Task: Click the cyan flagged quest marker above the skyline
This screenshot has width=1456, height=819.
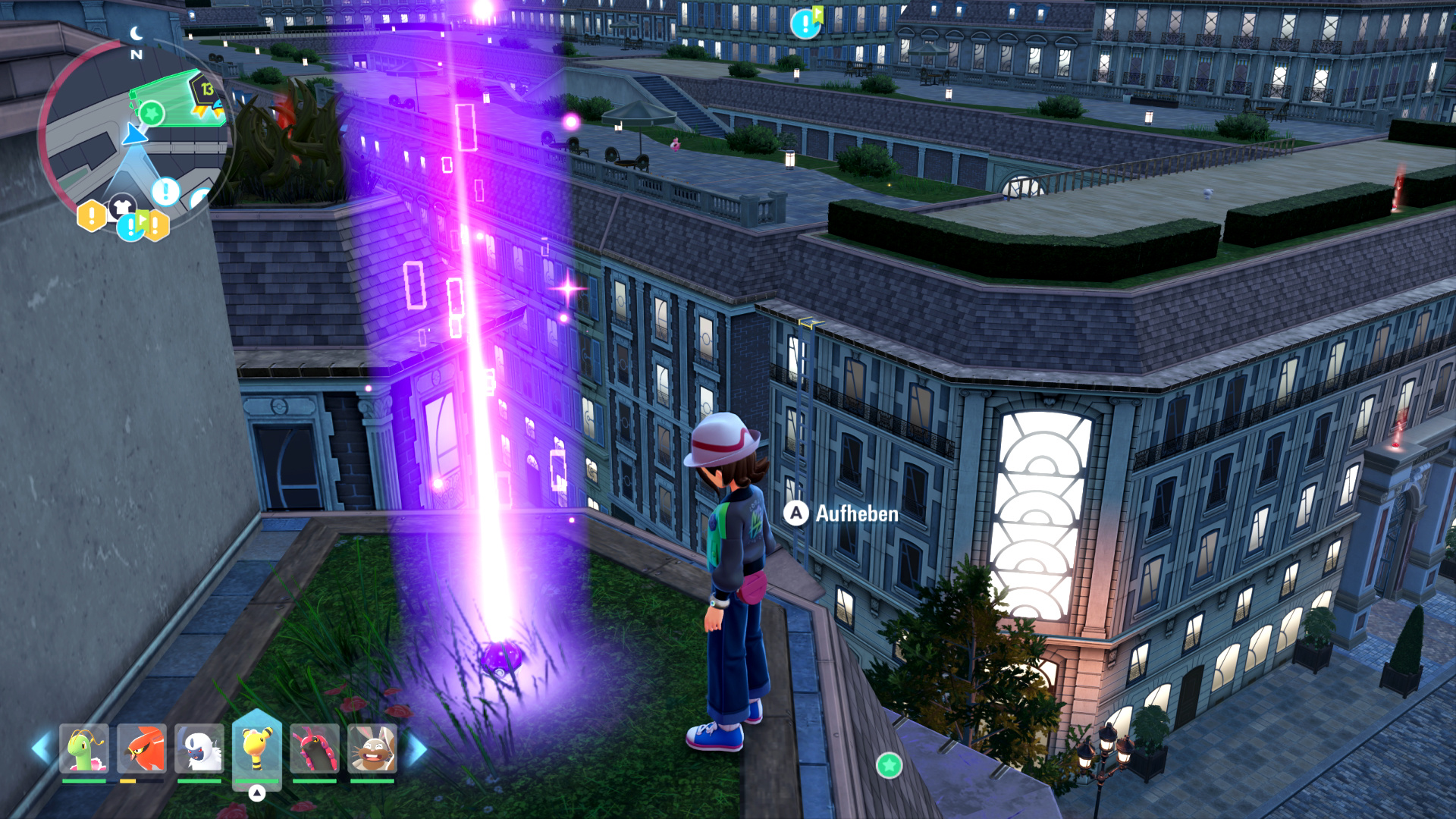Action: click(805, 24)
